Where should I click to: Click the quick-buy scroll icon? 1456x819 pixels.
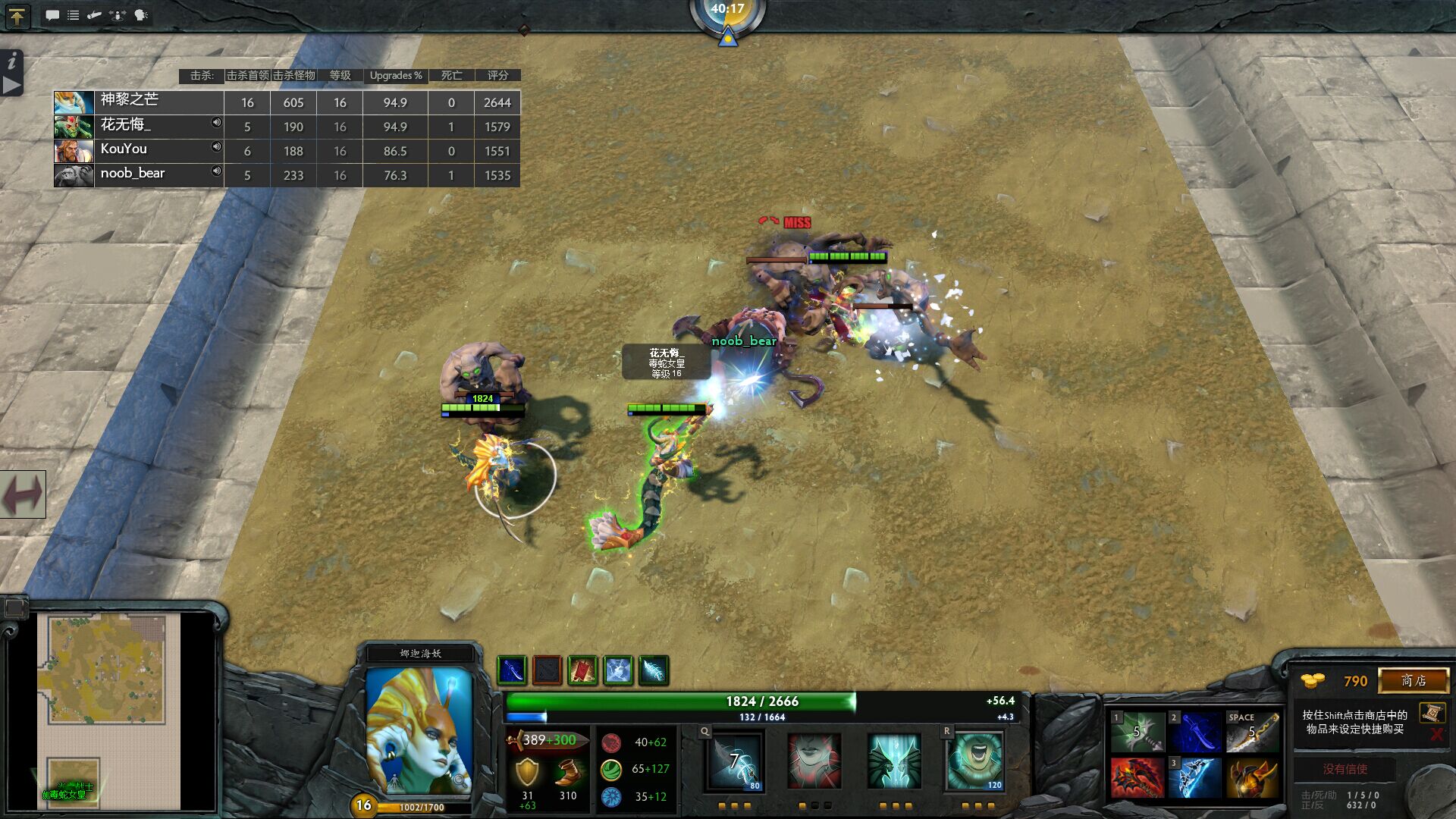pyautogui.click(x=1432, y=713)
